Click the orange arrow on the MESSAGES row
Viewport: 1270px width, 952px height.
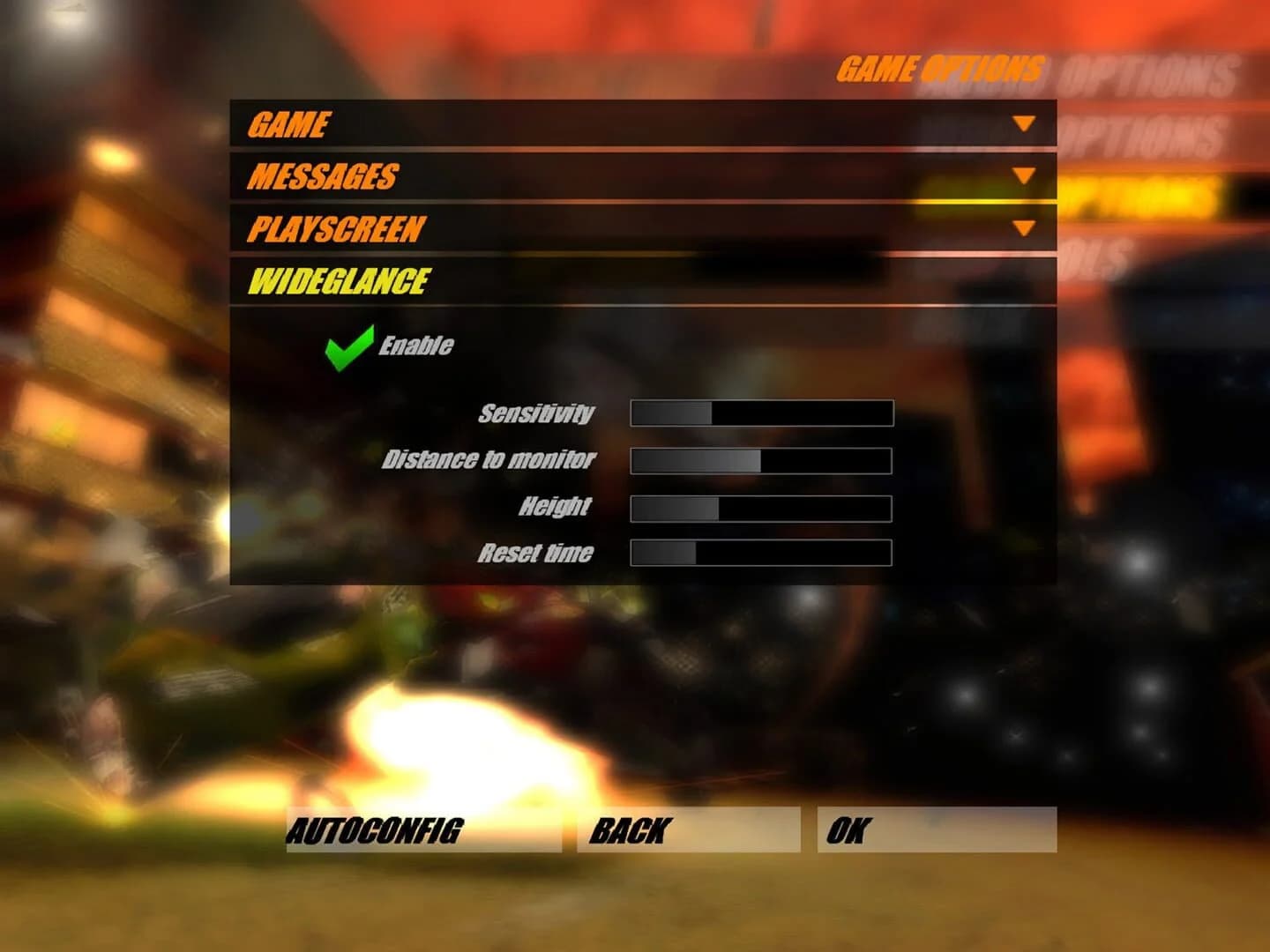[1023, 174]
